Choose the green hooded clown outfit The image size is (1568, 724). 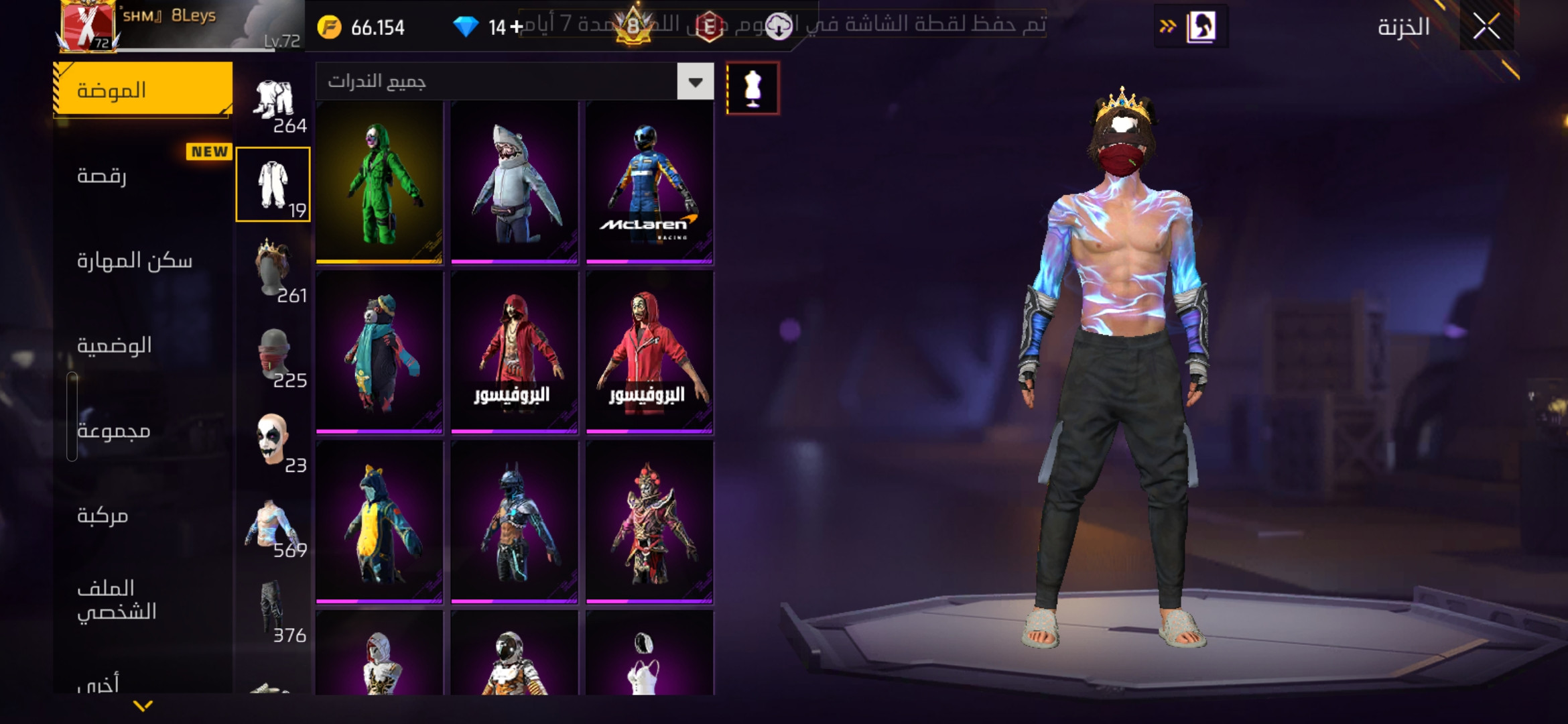379,182
